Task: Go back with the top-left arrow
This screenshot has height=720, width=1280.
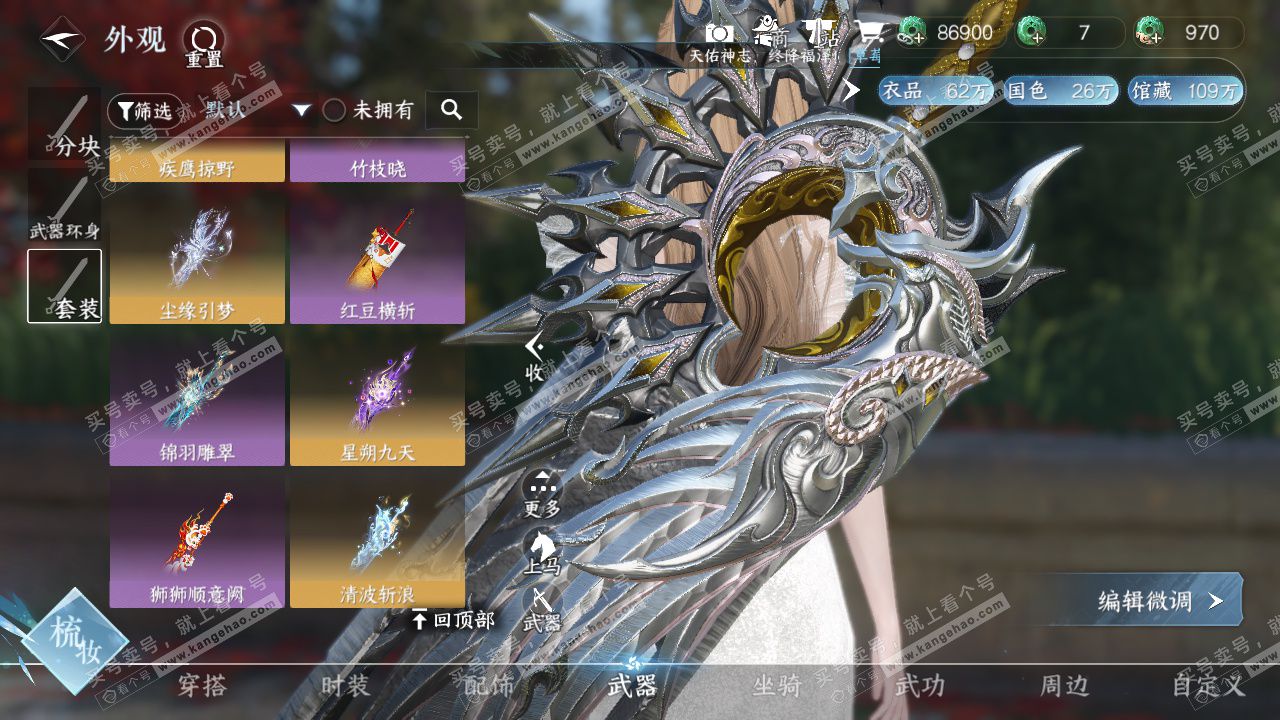Action: (61, 40)
